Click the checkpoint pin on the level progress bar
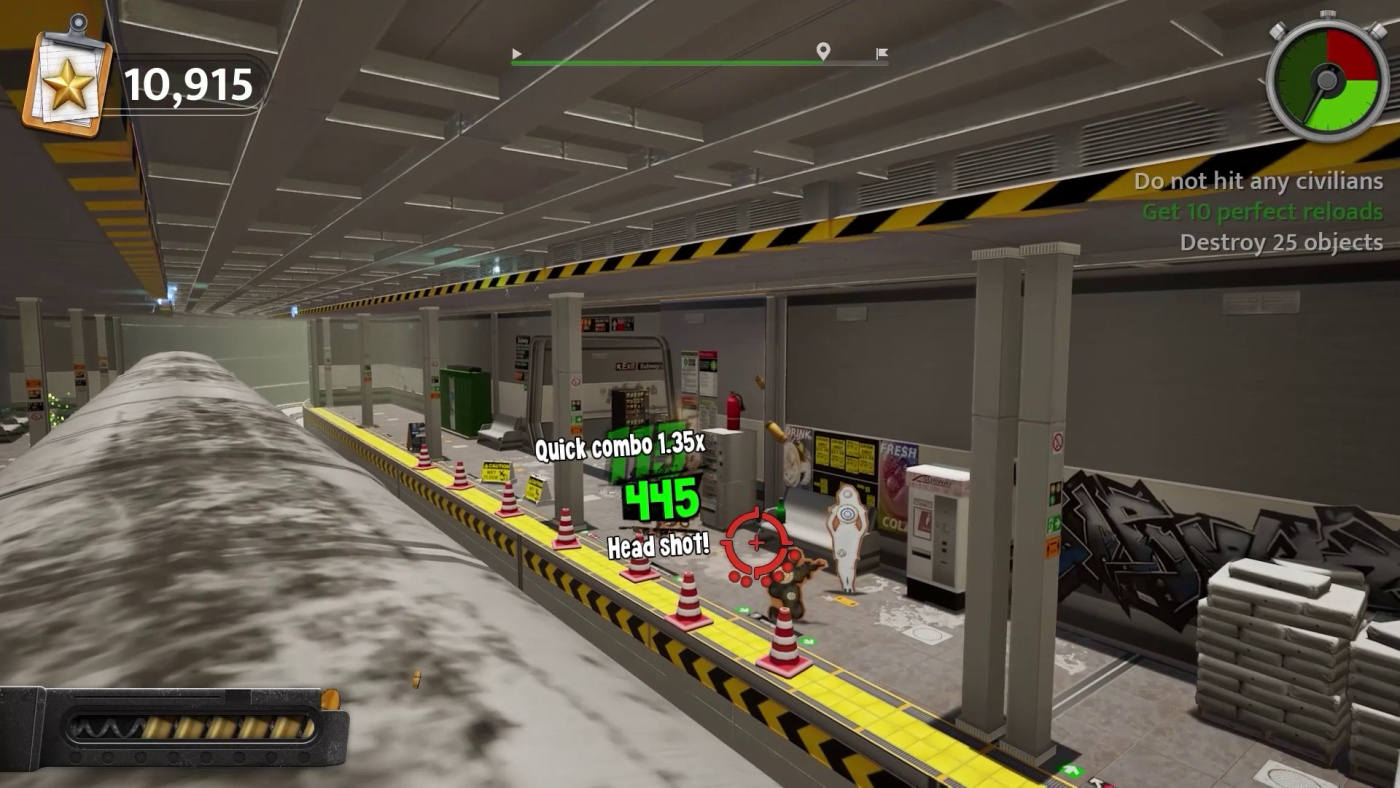Screen dimensions: 1400x788 pos(823,51)
